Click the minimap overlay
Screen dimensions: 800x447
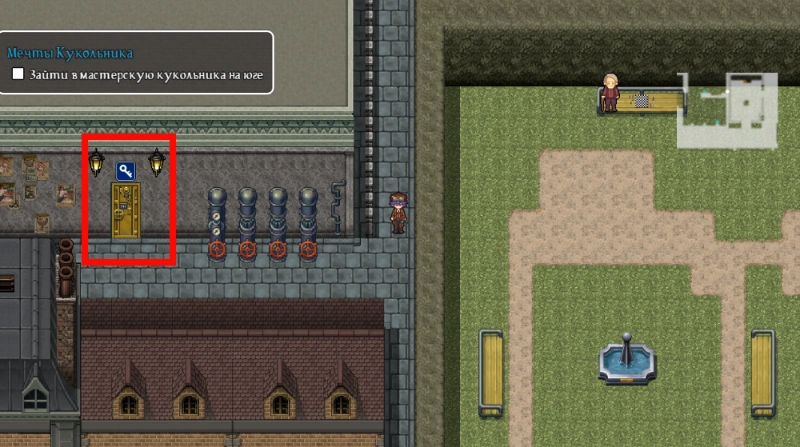(x=729, y=109)
